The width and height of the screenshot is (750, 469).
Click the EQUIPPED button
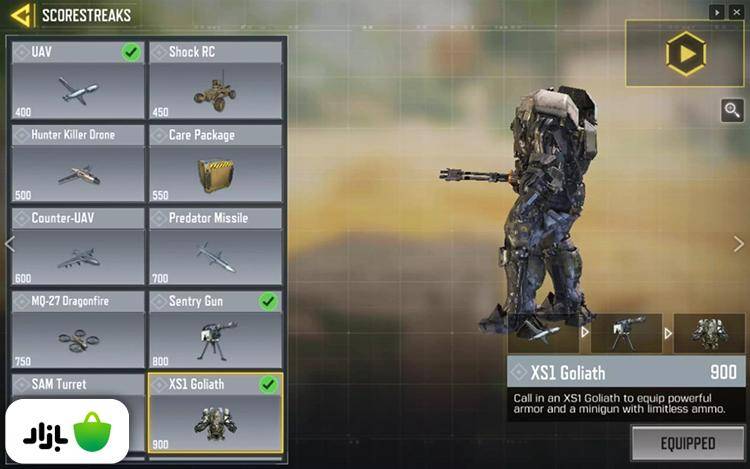687,442
